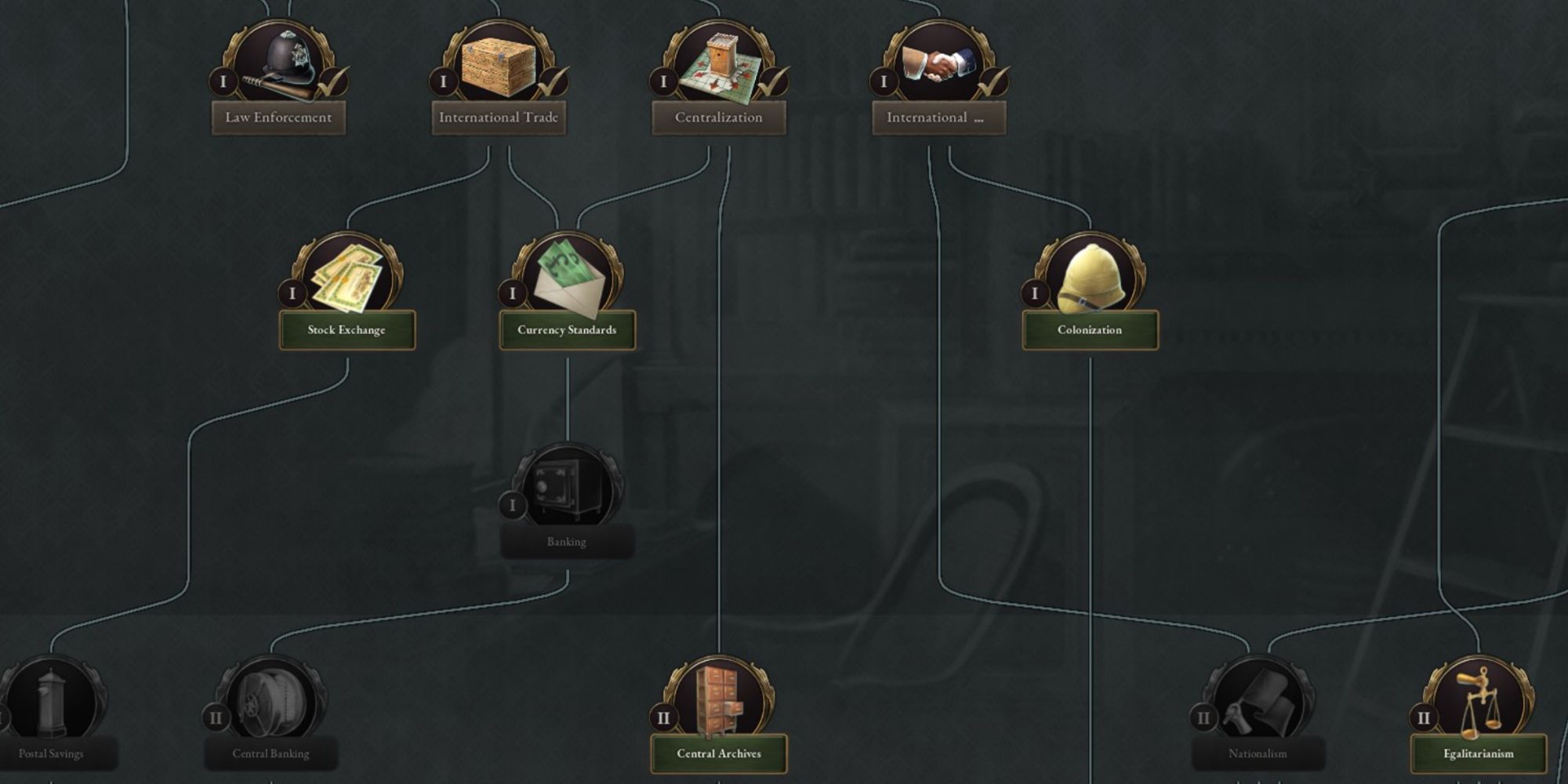Click the Currency Standards label
Viewport: 1568px width, 784px height.
click(567, 331)
